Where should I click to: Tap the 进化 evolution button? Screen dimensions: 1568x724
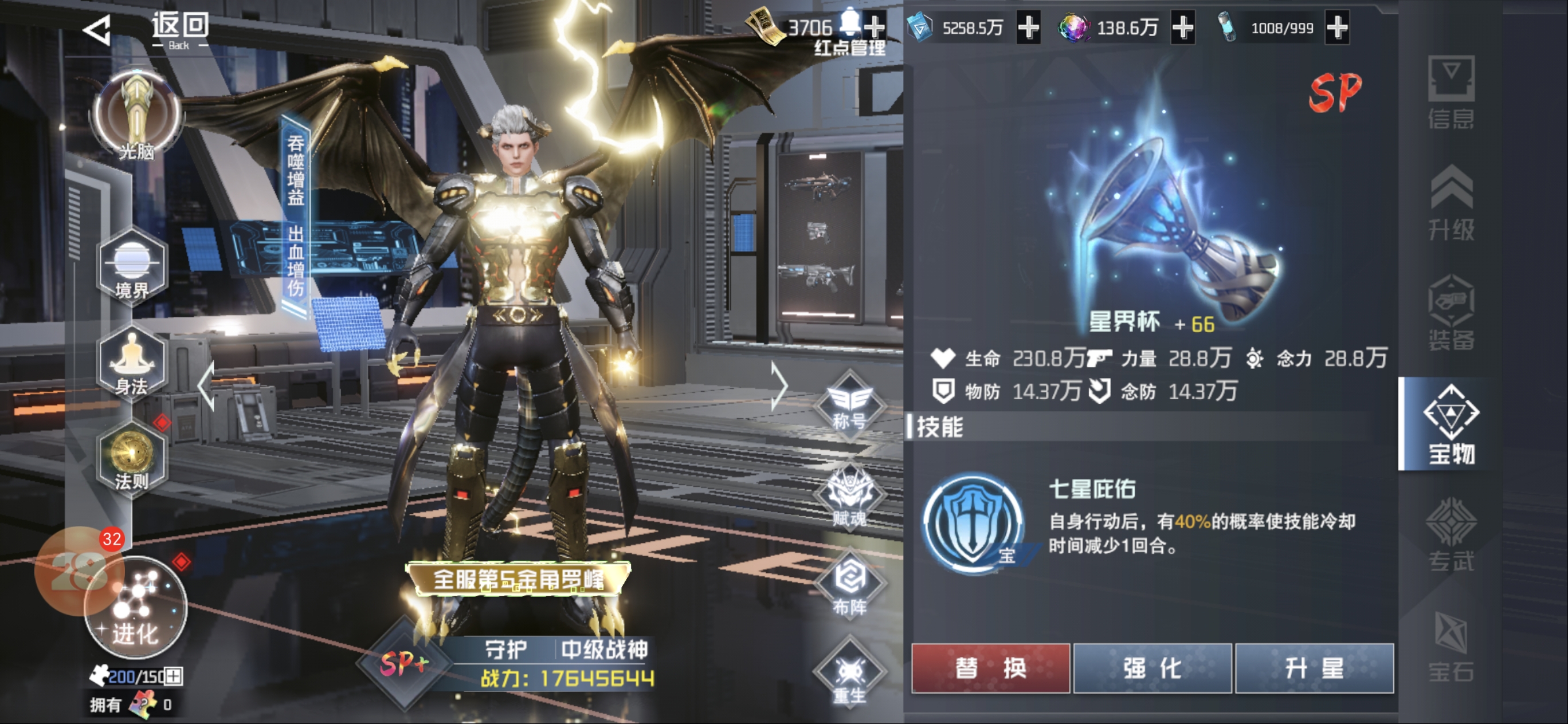[x=135, y=608]
